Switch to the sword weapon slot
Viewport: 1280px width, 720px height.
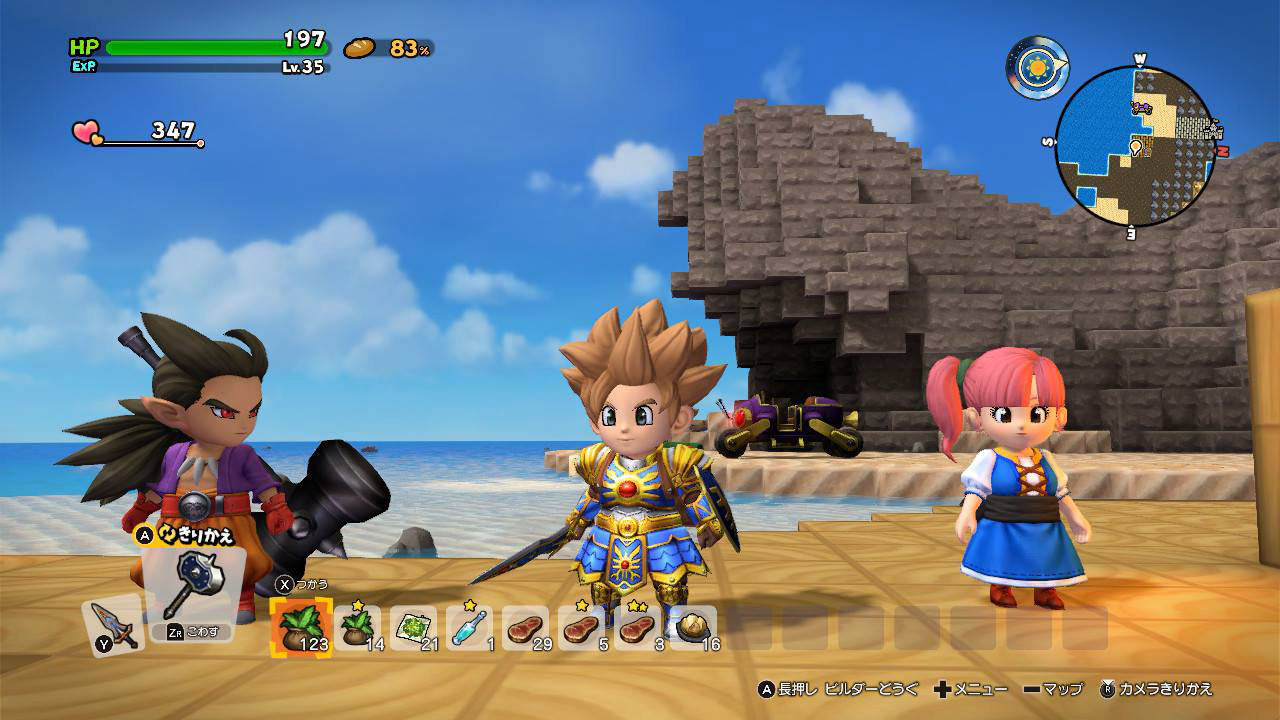(112, 626)
